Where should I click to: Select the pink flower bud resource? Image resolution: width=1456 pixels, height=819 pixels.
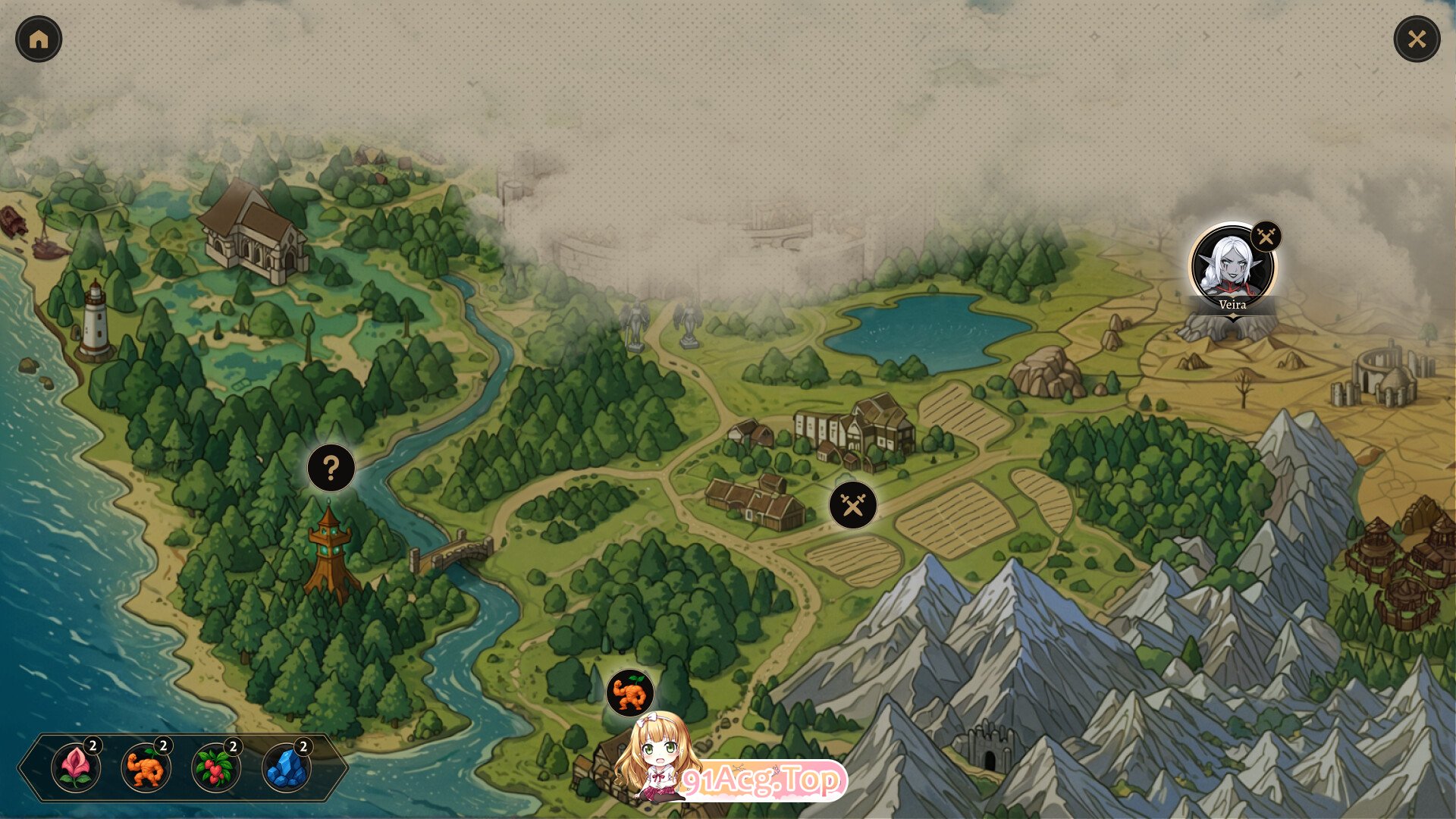click(76, 767)
